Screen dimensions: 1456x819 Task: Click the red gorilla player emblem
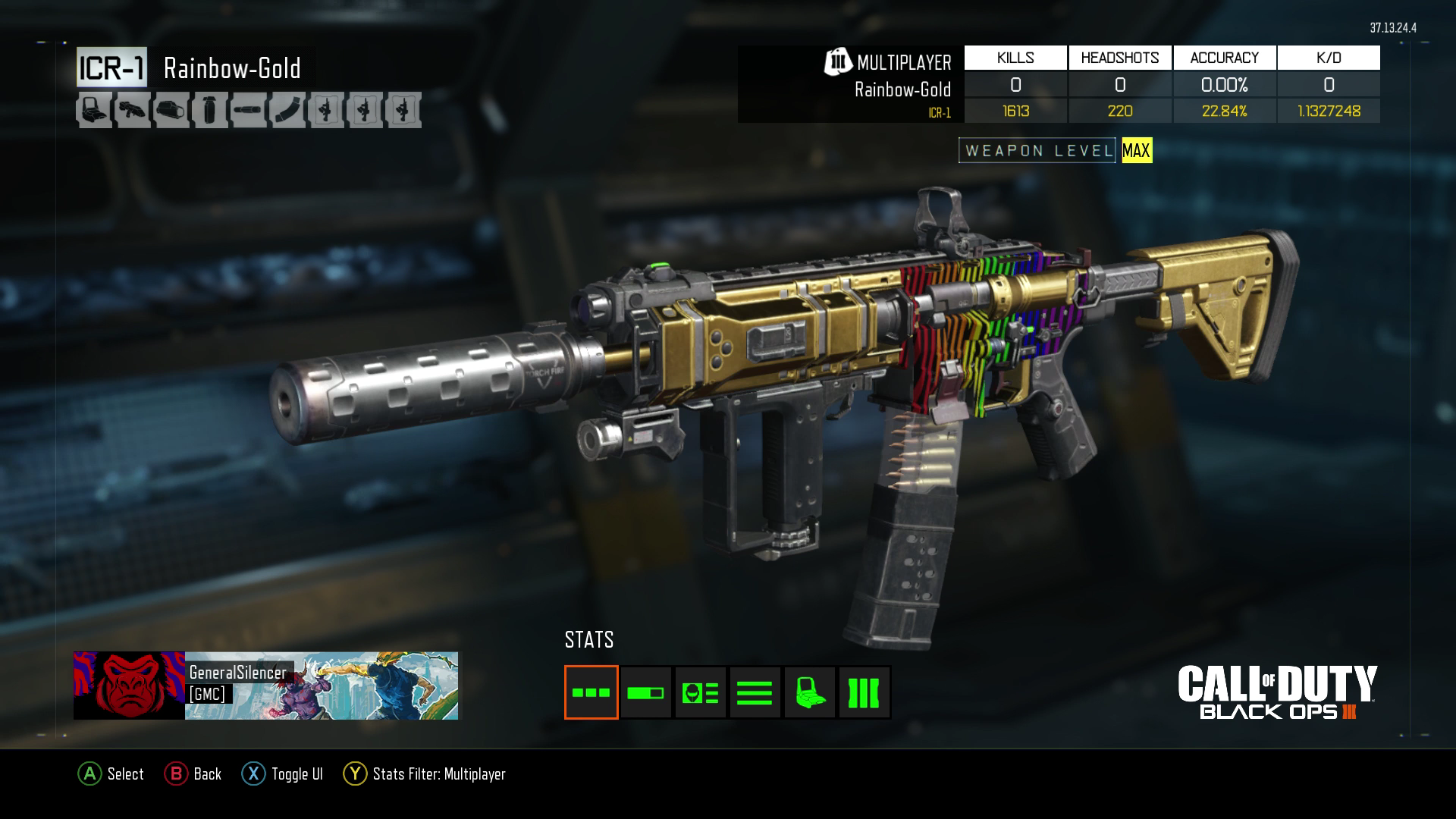pyautogui.click(x=129, y=686)
